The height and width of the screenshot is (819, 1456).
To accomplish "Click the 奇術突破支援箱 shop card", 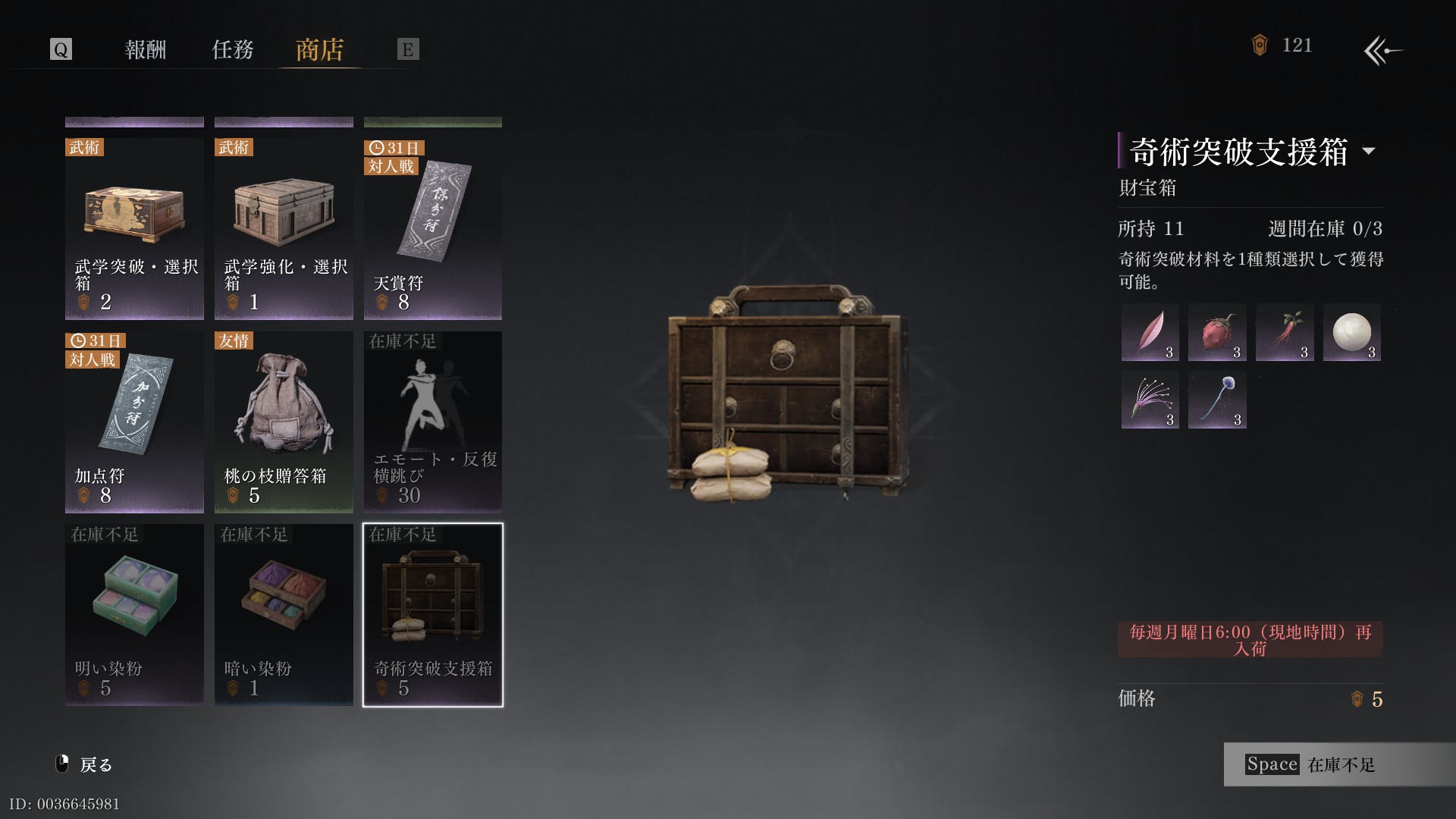I will tap(433, 614).
